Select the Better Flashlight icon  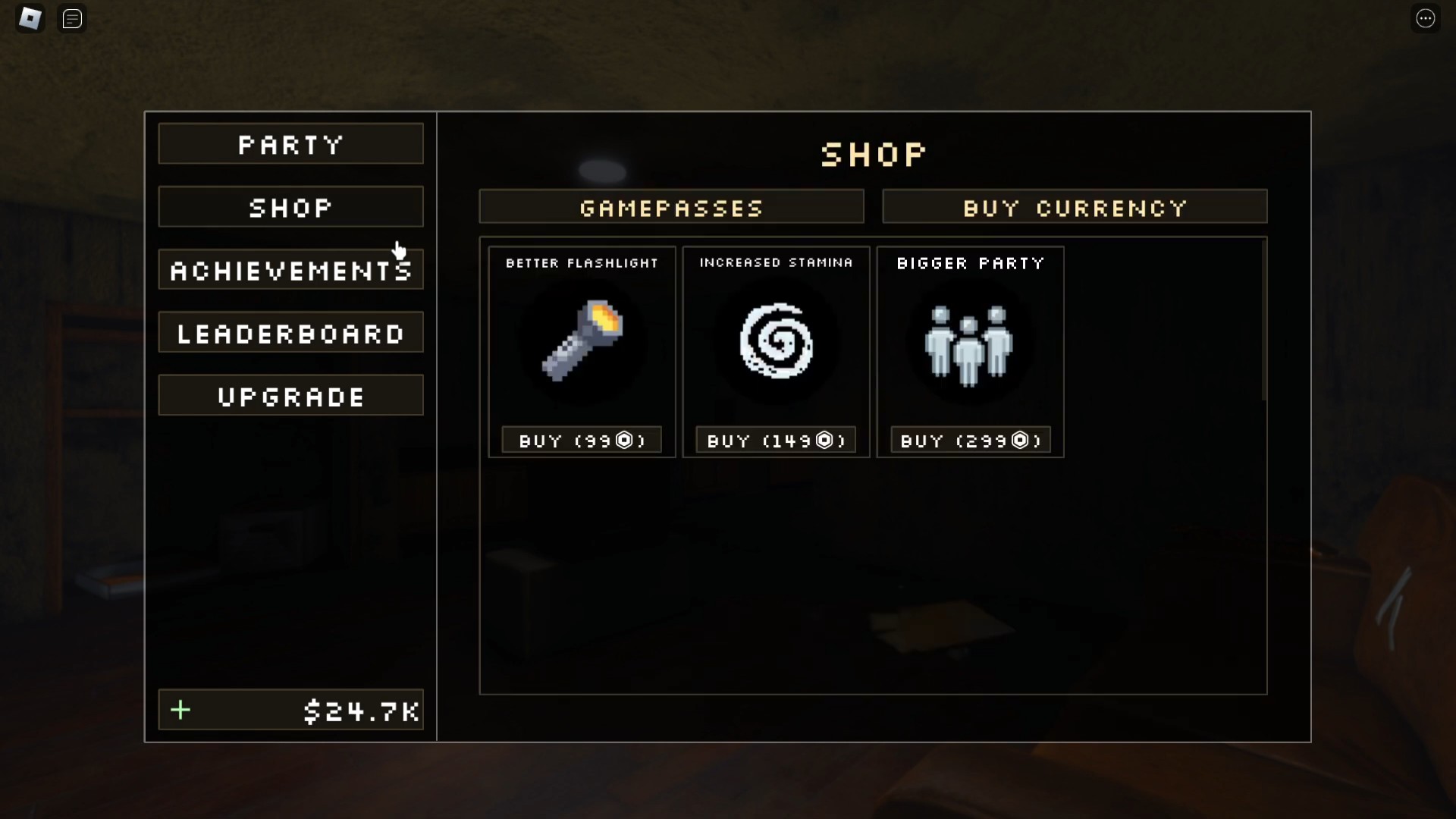tap(582, 341)
